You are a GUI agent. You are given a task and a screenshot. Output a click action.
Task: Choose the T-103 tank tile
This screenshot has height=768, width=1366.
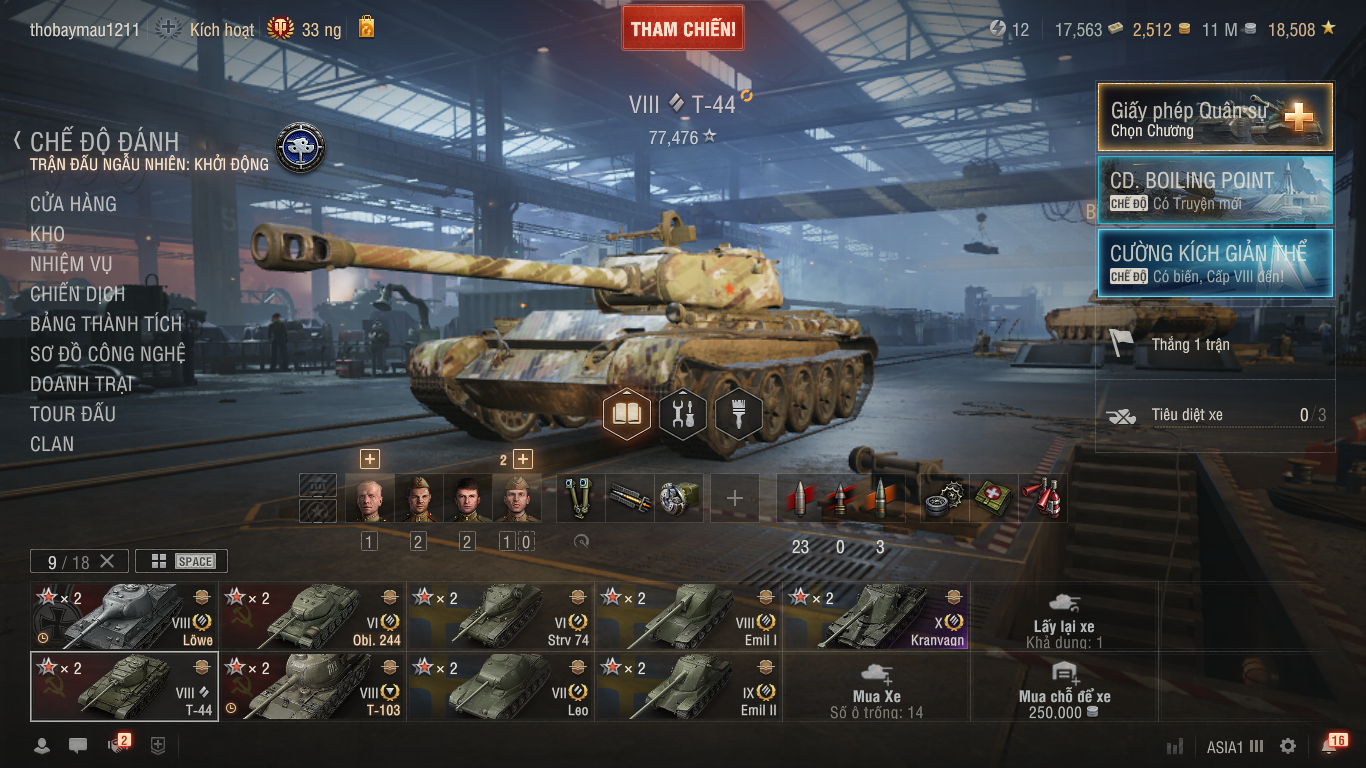point(312,686)
